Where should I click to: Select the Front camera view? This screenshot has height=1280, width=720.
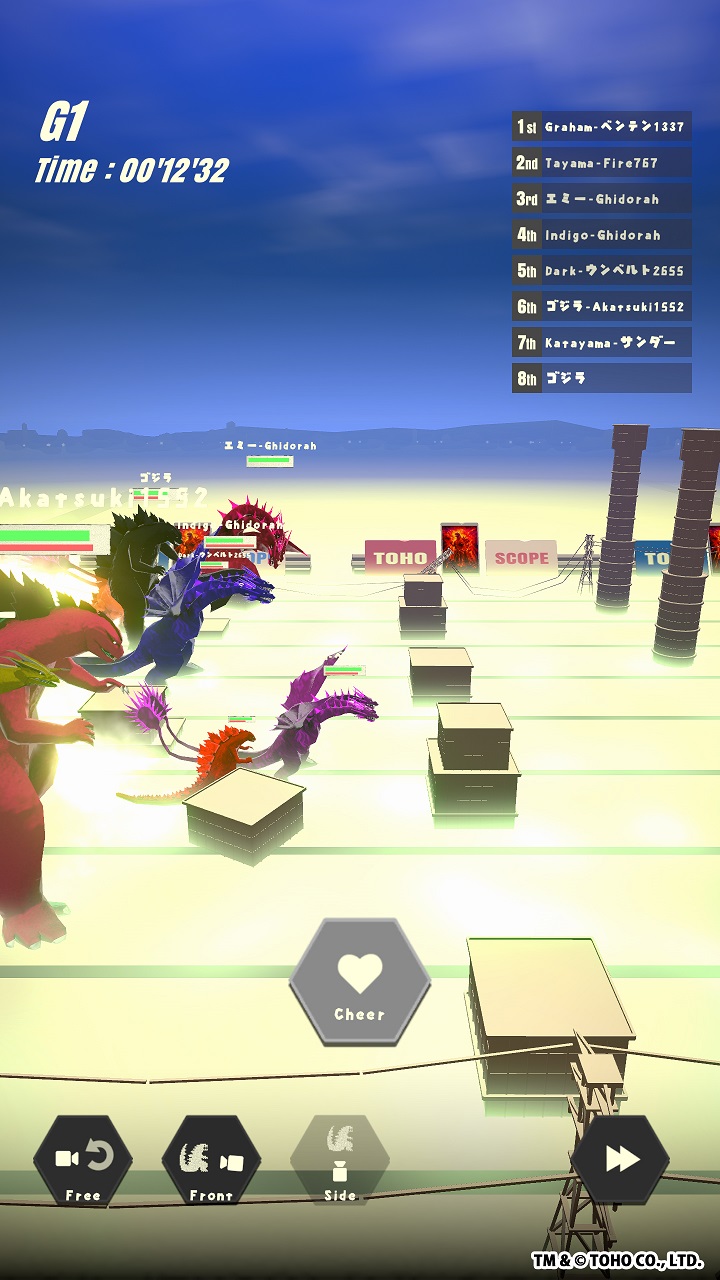click(x=211, y=1161)
